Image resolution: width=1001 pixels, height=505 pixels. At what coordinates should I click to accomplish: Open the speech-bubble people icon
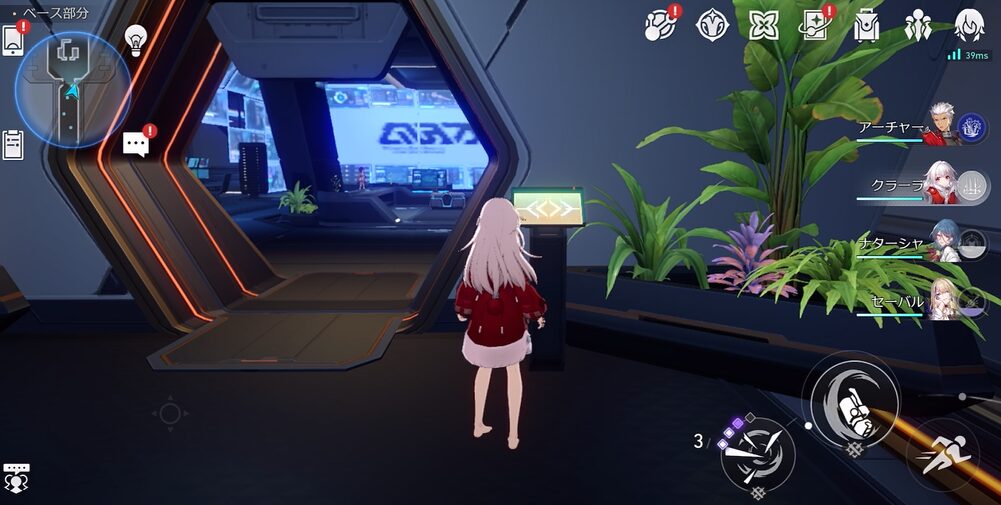[15, 478]
